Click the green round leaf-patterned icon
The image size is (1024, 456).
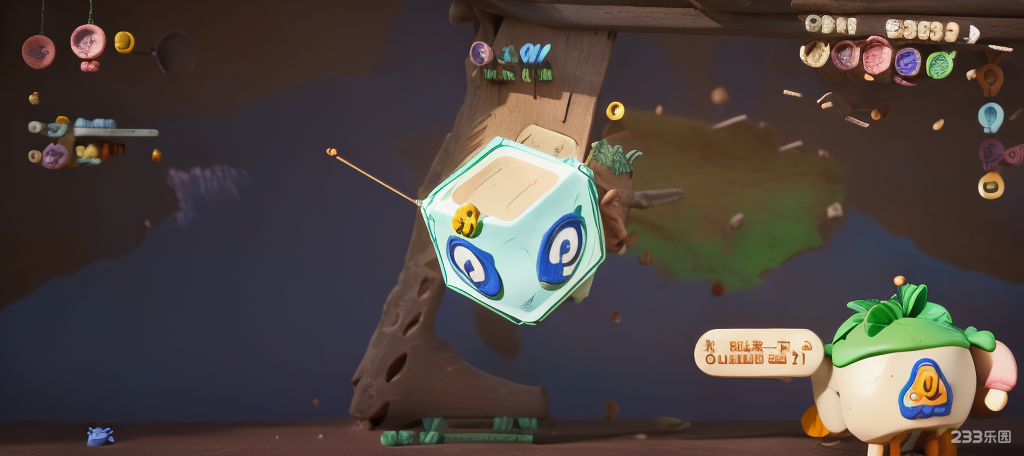pyautogui.click(x=939, y=65)
